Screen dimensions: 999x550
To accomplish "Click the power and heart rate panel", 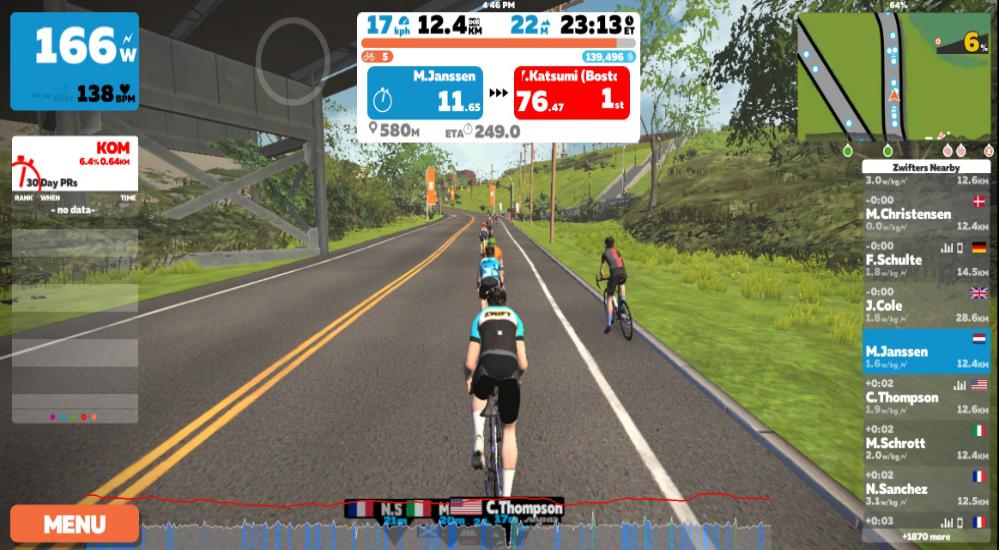I will coord(75,61).
